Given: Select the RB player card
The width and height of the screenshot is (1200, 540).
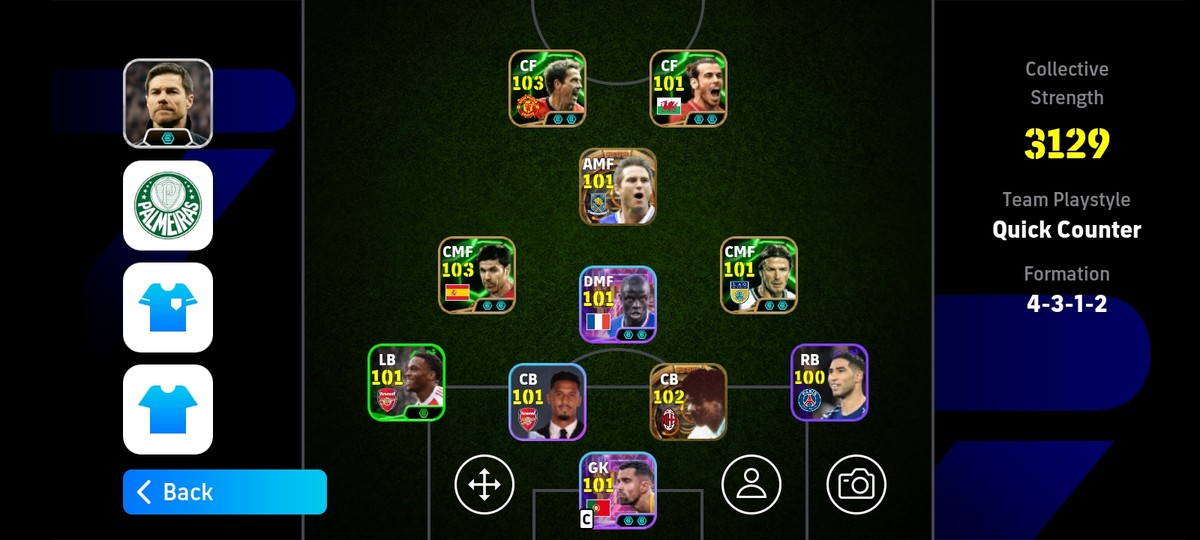Looking at the screenshot, I should (x=829, y=382).
